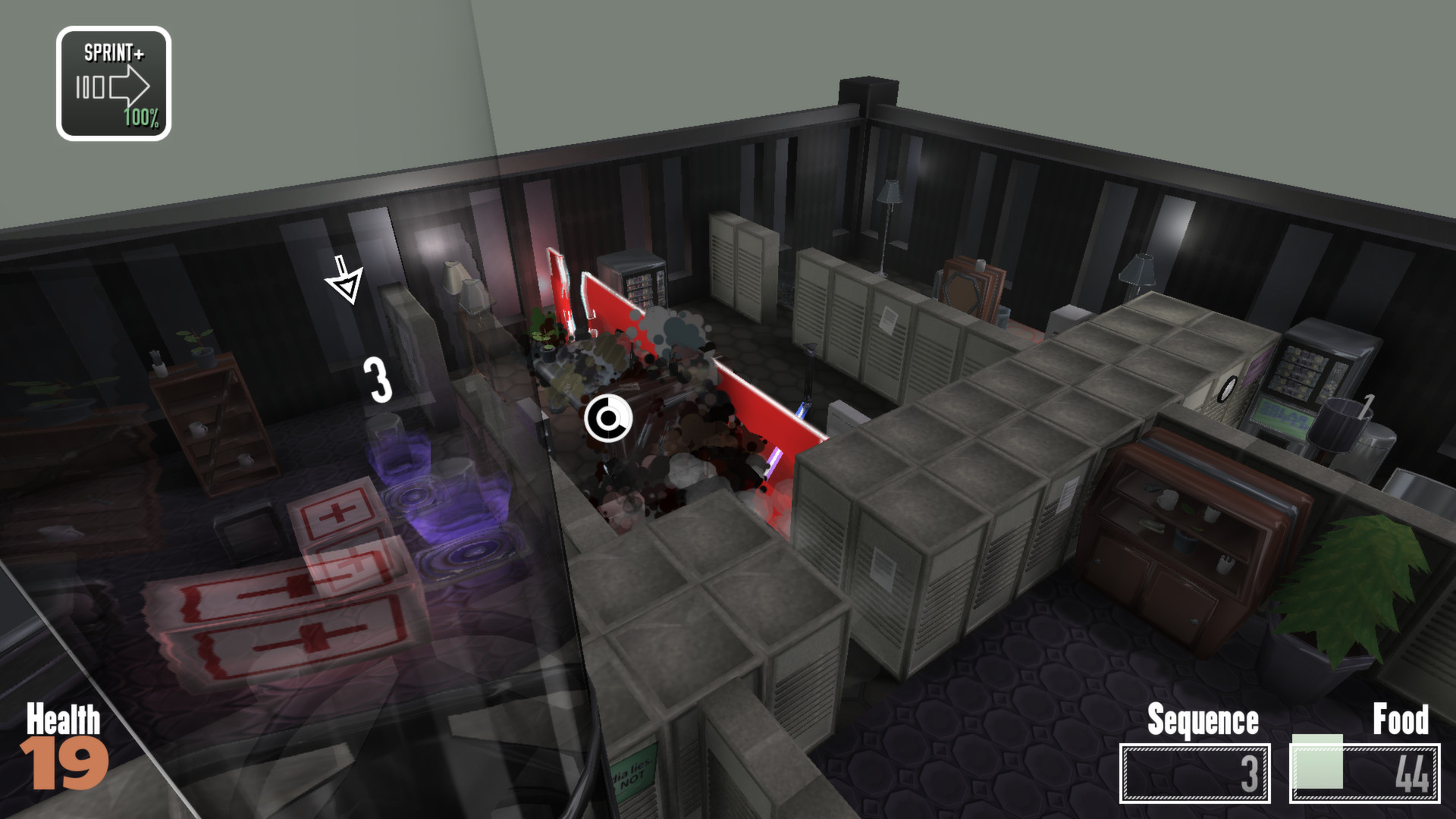The height and width of the screenshot is (819, 1456).
Task: Toggle the SPRINT+ skill showing 100%
Action: pyautogui.click(x=114, y=80)
